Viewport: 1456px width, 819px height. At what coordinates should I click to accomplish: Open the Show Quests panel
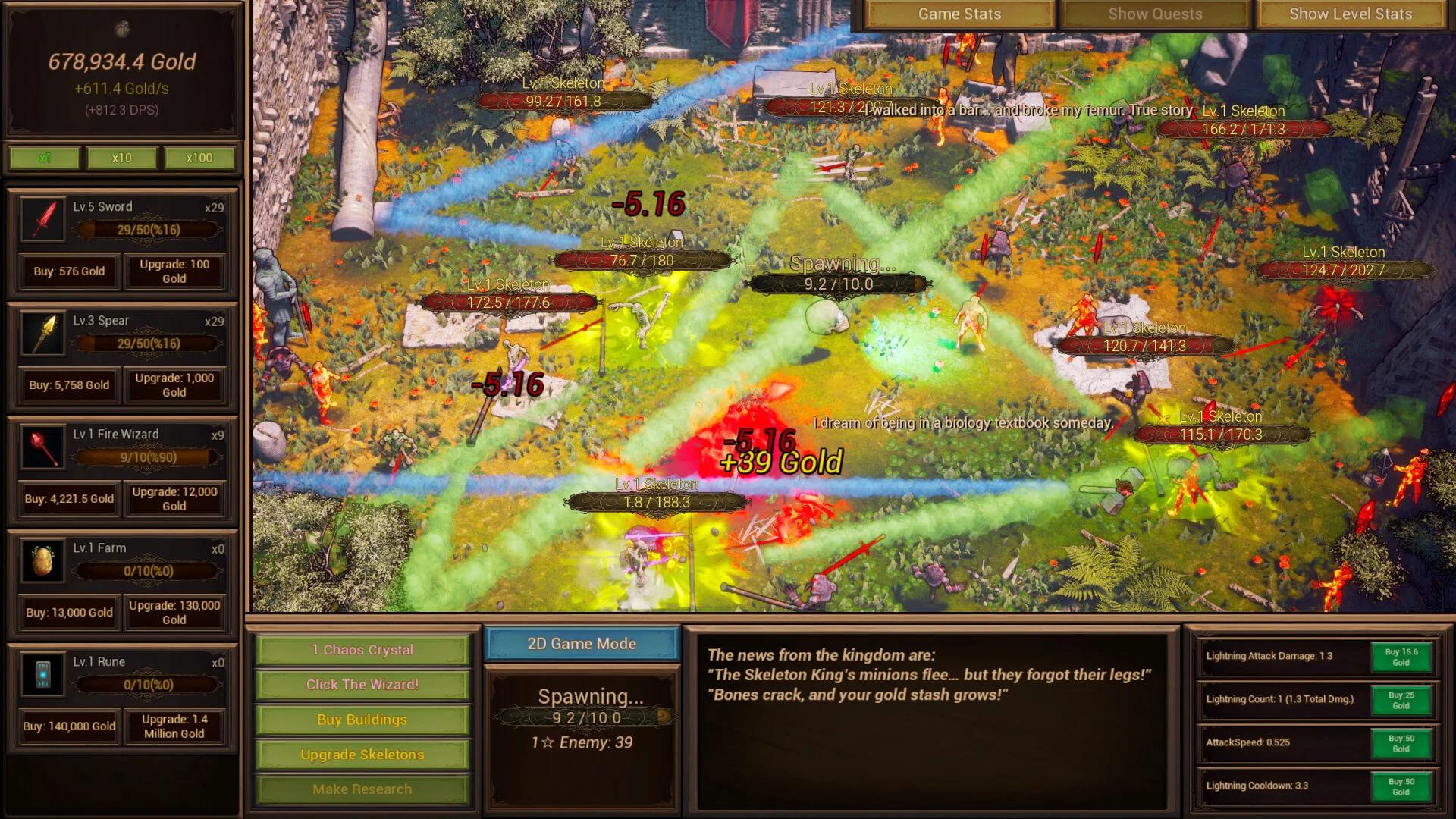(x=1154, y=14)
